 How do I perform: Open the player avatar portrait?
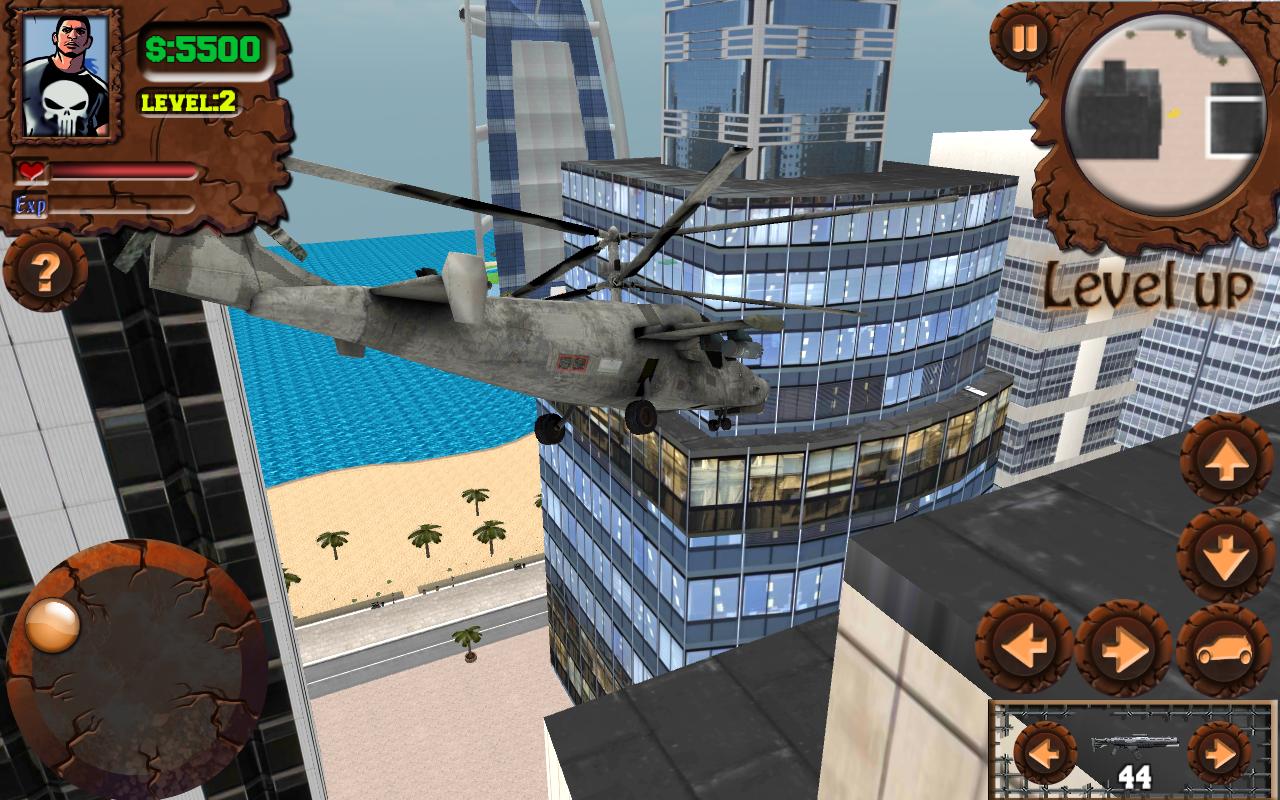(65, 74)
